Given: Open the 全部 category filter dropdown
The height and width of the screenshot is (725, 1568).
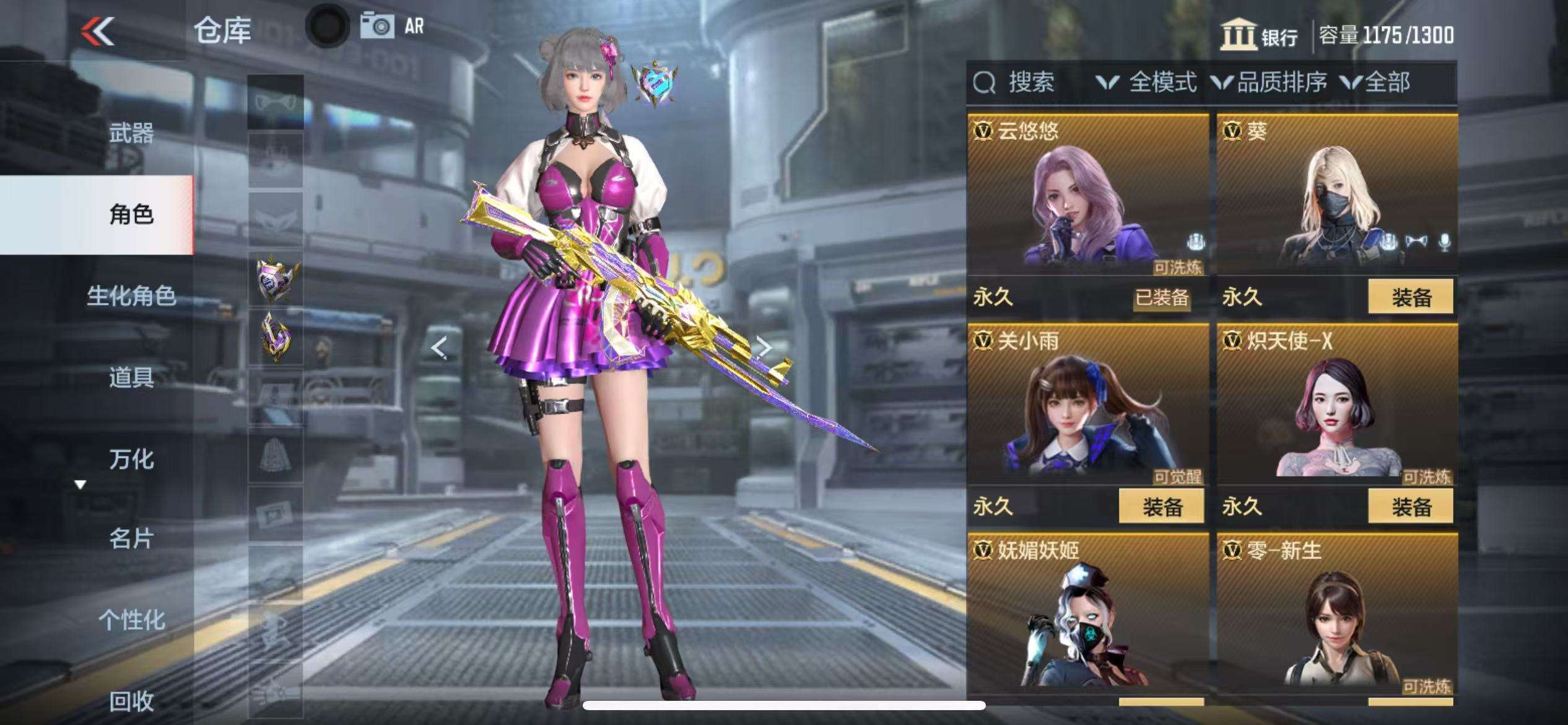Looking at the screenshot, I should click(x=1376, y=82).
